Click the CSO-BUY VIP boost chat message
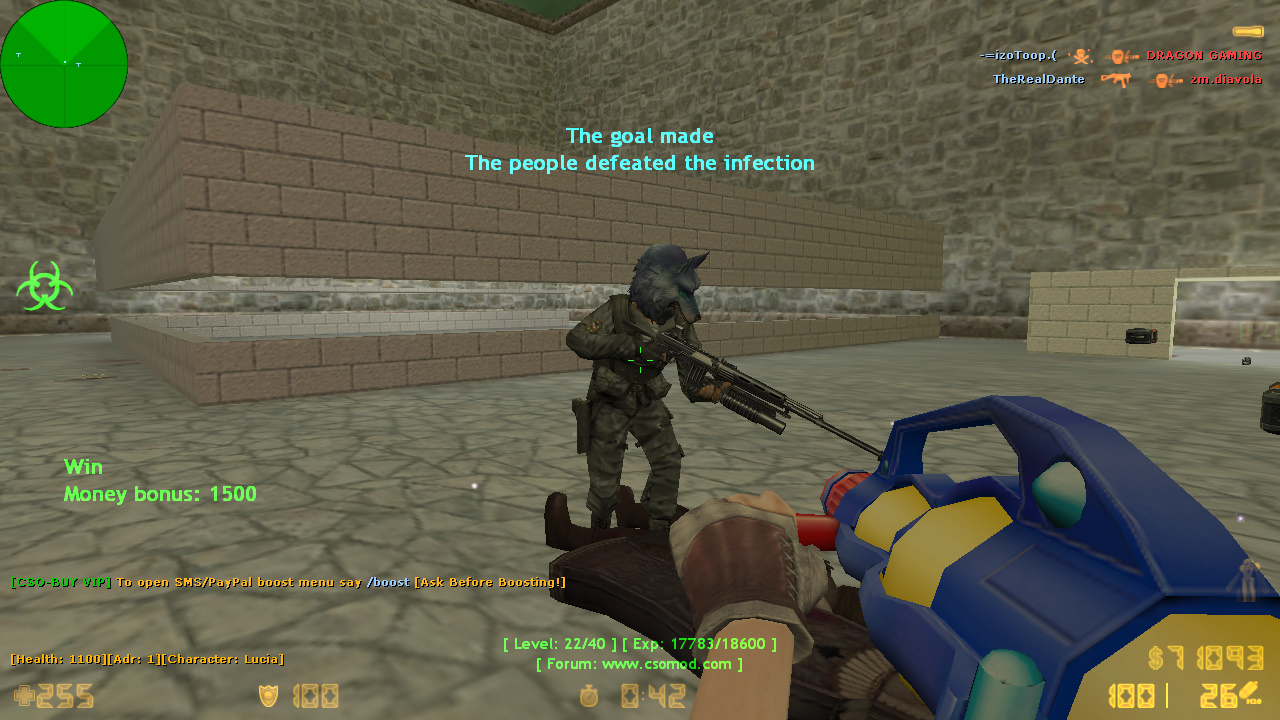Viewport: 1280px width, 720px height. [x=288, y=582]
